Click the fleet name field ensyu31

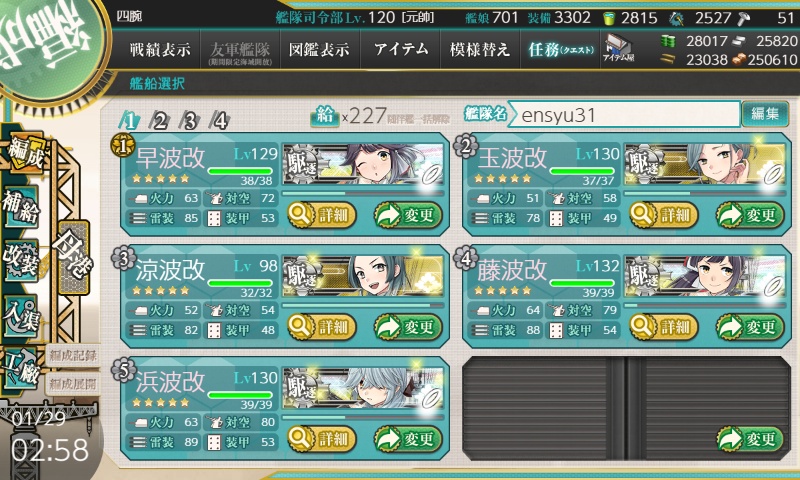click(x=623, y=114)
